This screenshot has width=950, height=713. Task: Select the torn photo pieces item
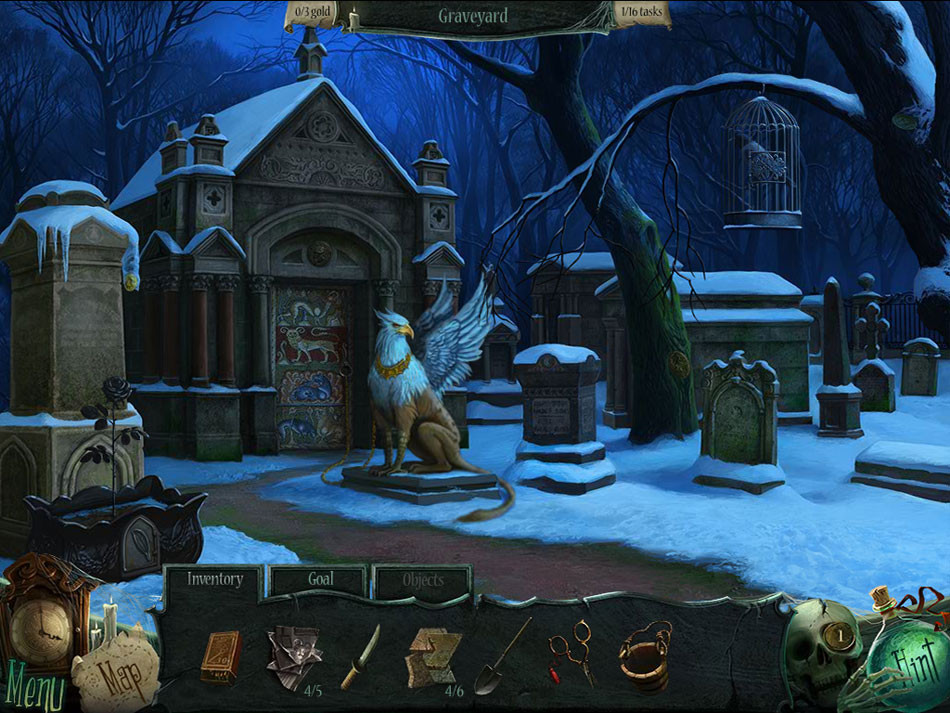point(293,655)
